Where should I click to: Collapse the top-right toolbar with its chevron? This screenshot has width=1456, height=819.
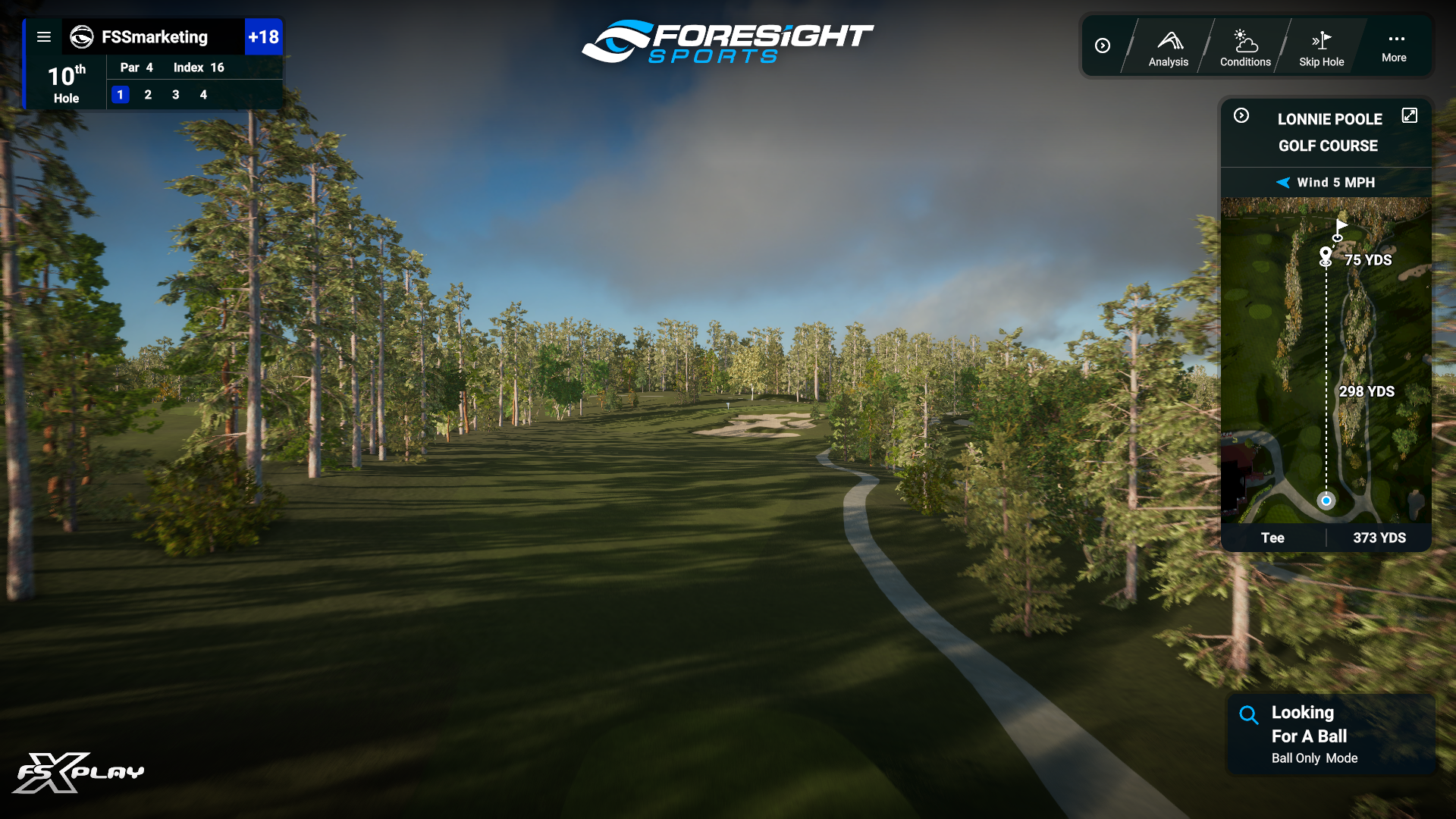coord(1103,45)
